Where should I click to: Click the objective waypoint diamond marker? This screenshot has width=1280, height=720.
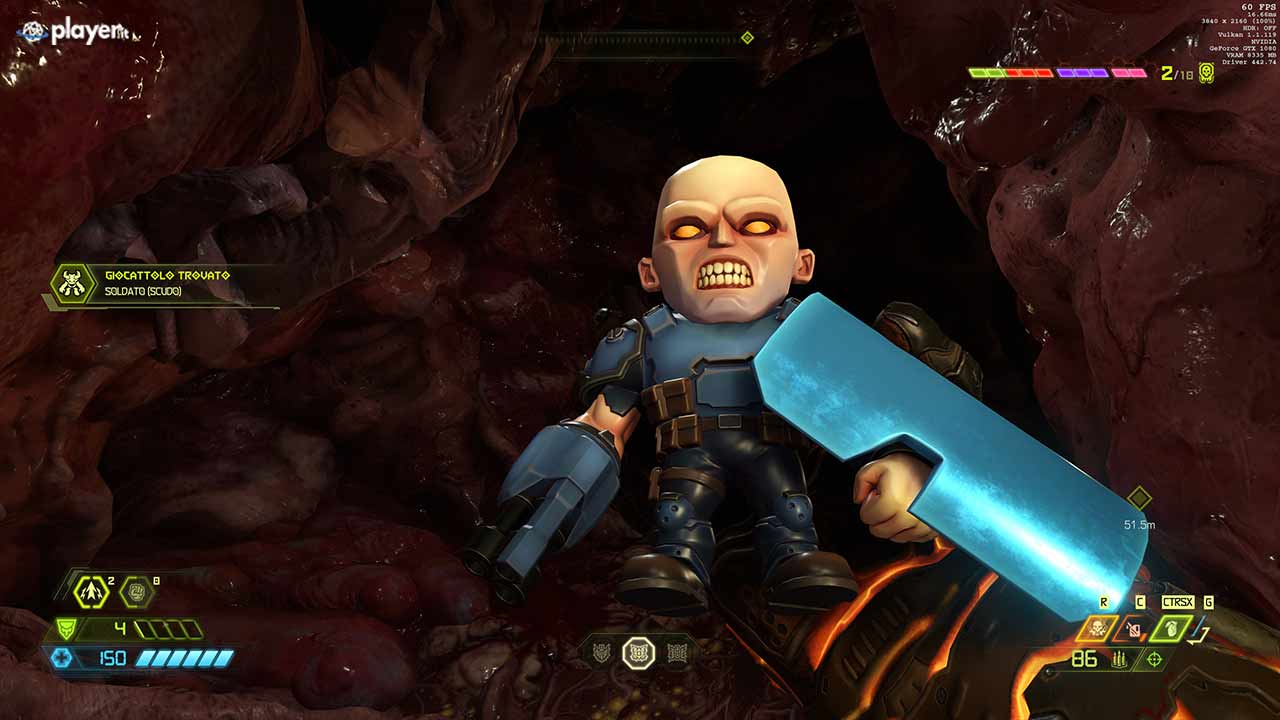pos(1139,498)
